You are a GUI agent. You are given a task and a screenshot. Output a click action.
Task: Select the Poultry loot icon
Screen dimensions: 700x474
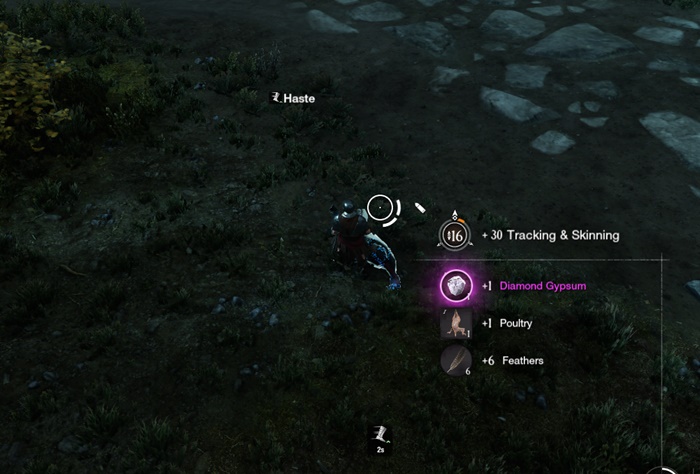pyautogui.click(x=456, y=323)
